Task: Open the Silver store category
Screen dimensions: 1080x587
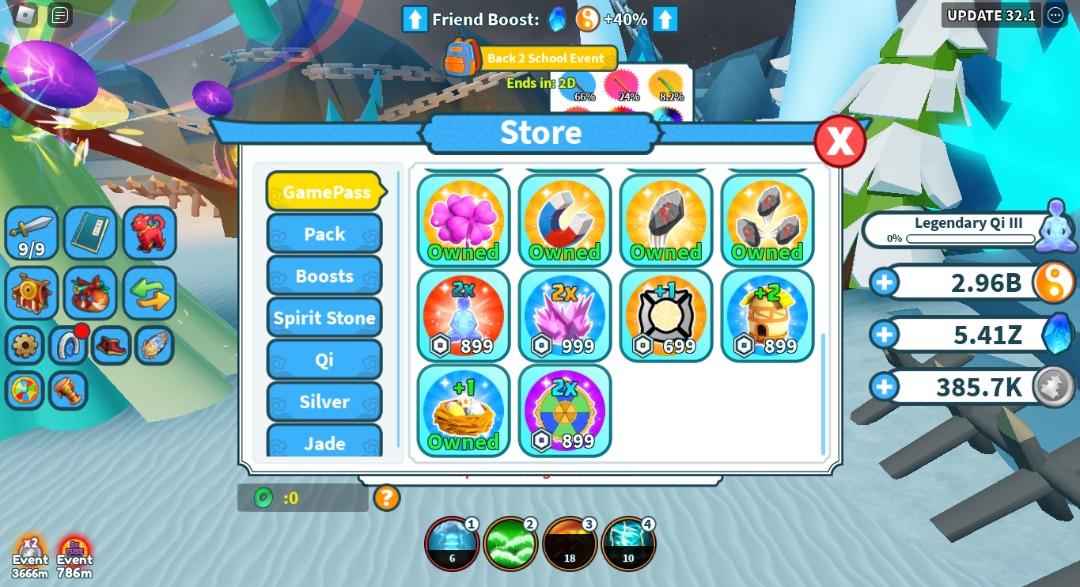Action: click(x=324, y=402)
